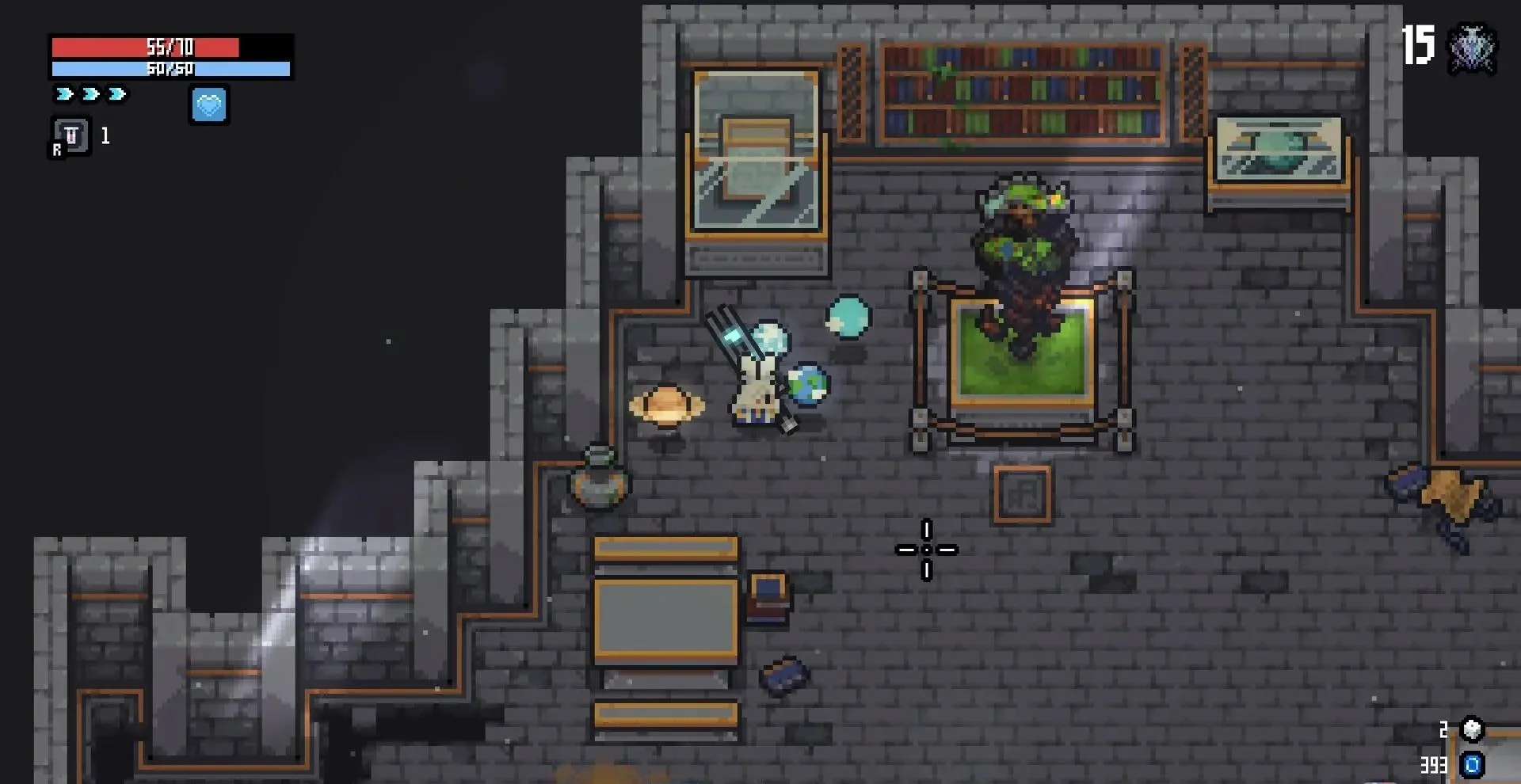Use the potion consumable slot
1521x784 pixels.
pyautogui.click(x=71, y=136)
